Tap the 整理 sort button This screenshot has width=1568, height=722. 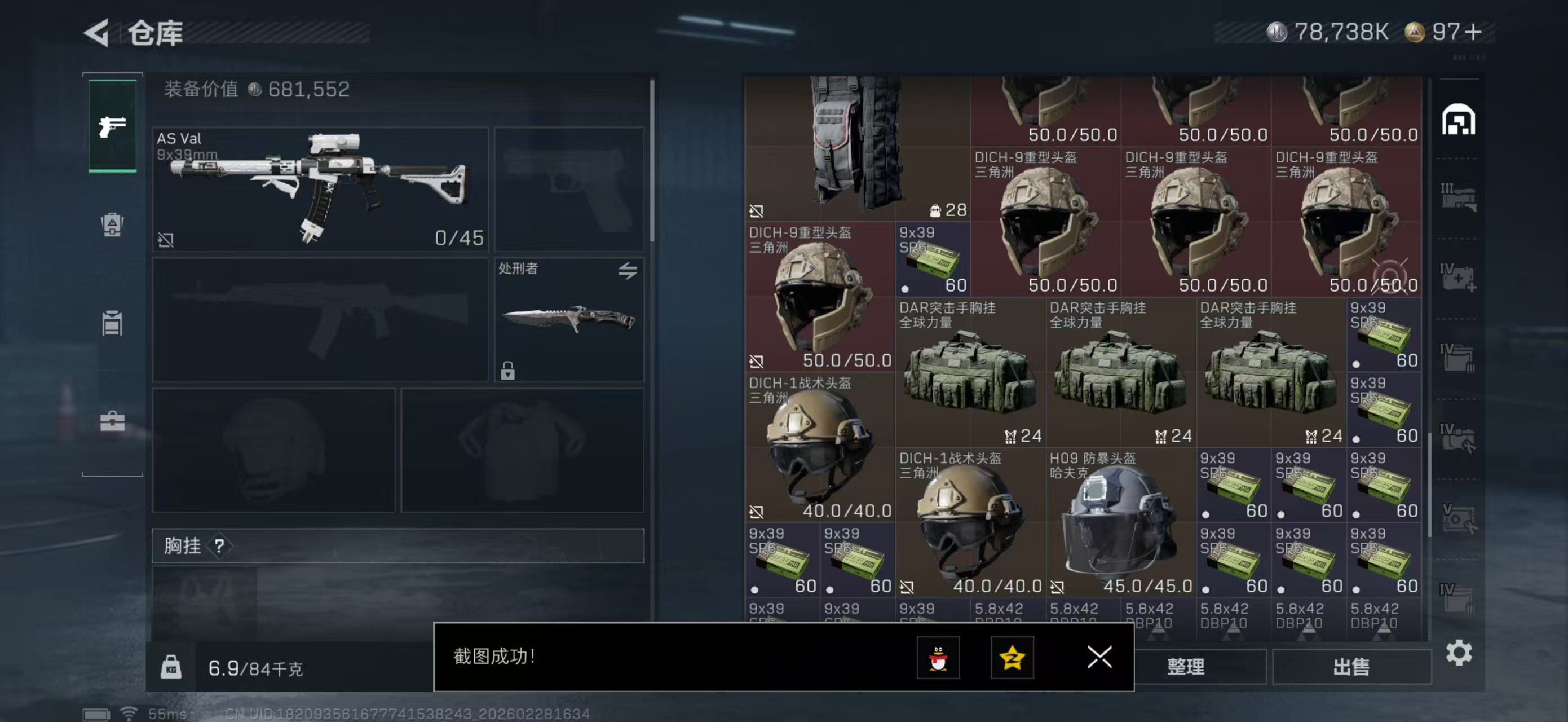(x=1185, y=667)
